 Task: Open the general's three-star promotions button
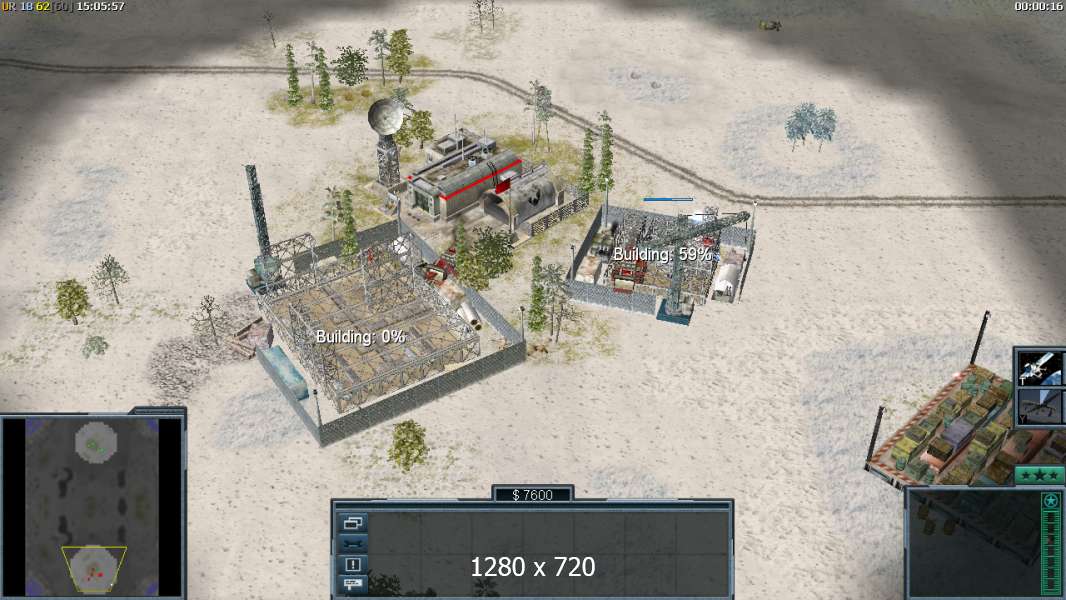click(1039, 475)
